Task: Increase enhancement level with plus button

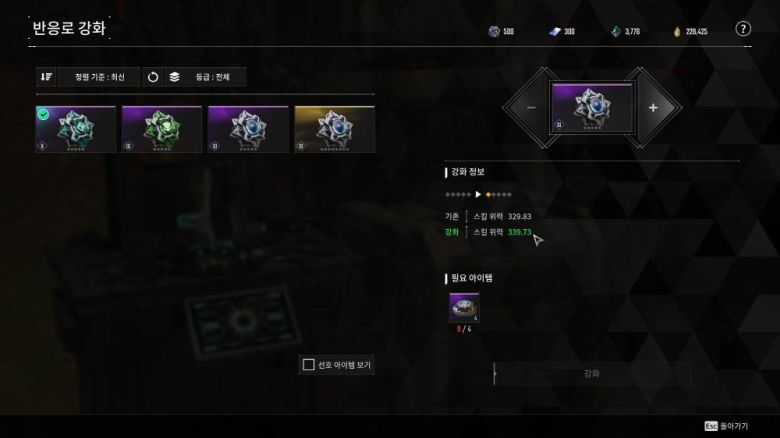Action: pos(653,108)
